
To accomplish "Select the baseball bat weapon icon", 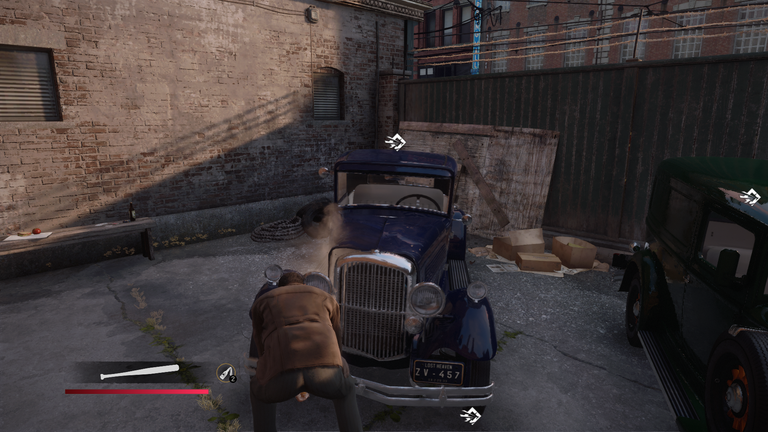I will coord(139,373).
